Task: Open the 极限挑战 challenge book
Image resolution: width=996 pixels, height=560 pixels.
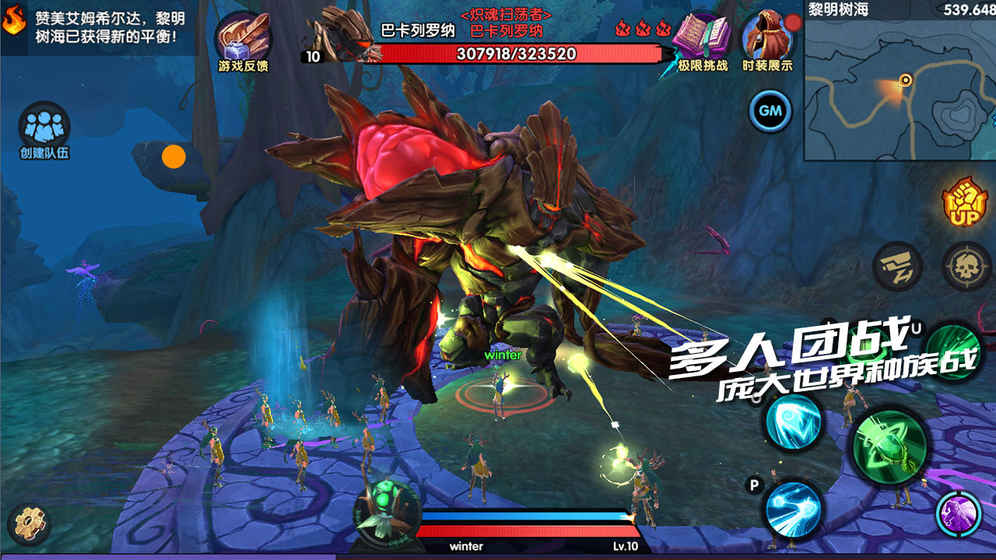Action: (701, 38)
